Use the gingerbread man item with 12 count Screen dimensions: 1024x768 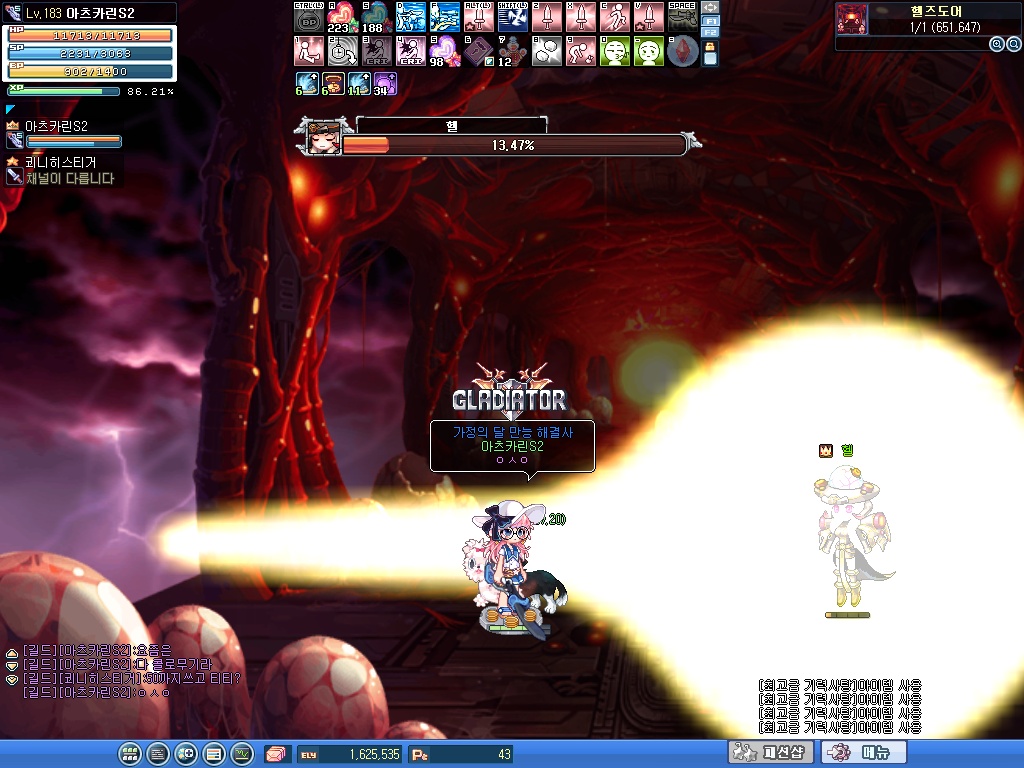pyautogui.click(x=512, y=51)
